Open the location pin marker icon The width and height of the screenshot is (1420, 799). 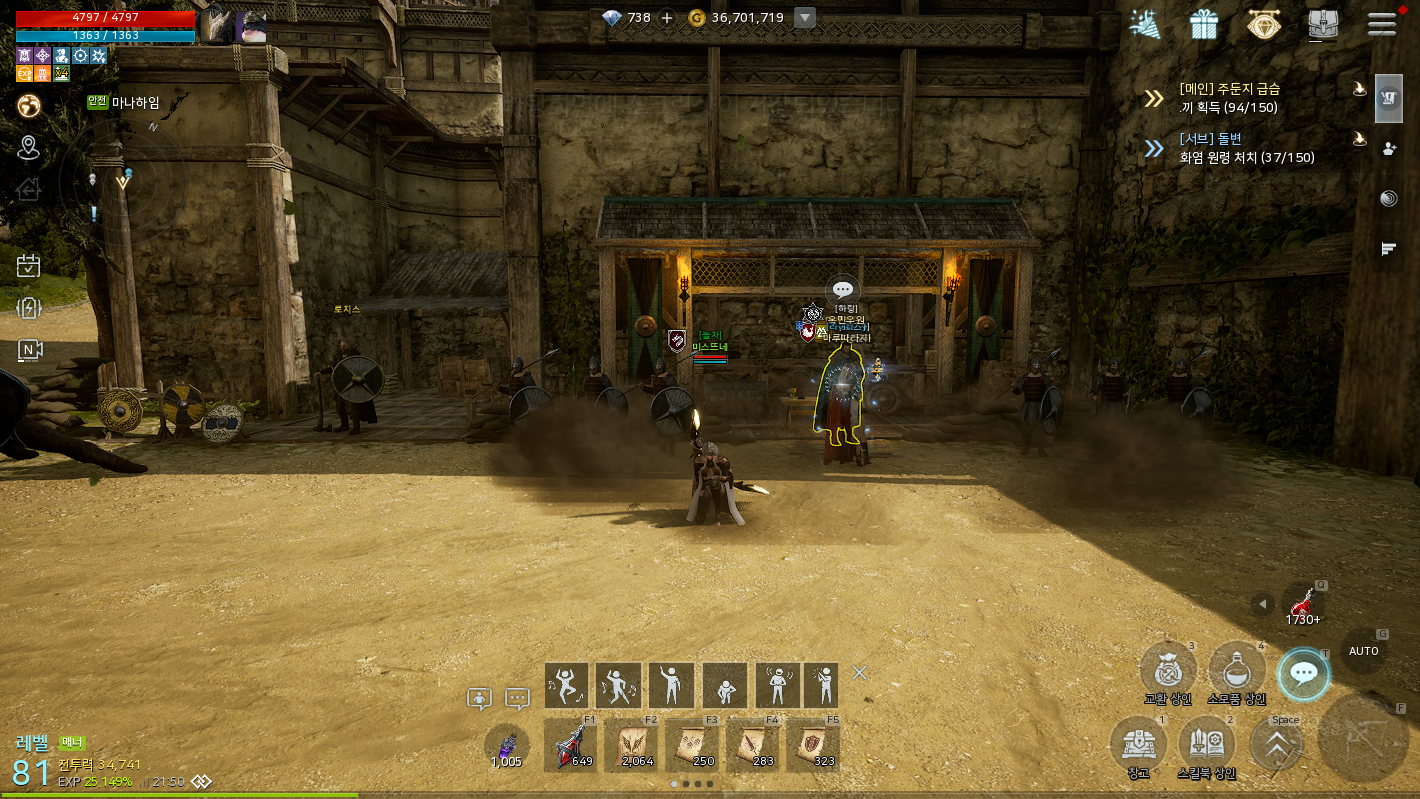pyautogui.click(x=29, y=148)
